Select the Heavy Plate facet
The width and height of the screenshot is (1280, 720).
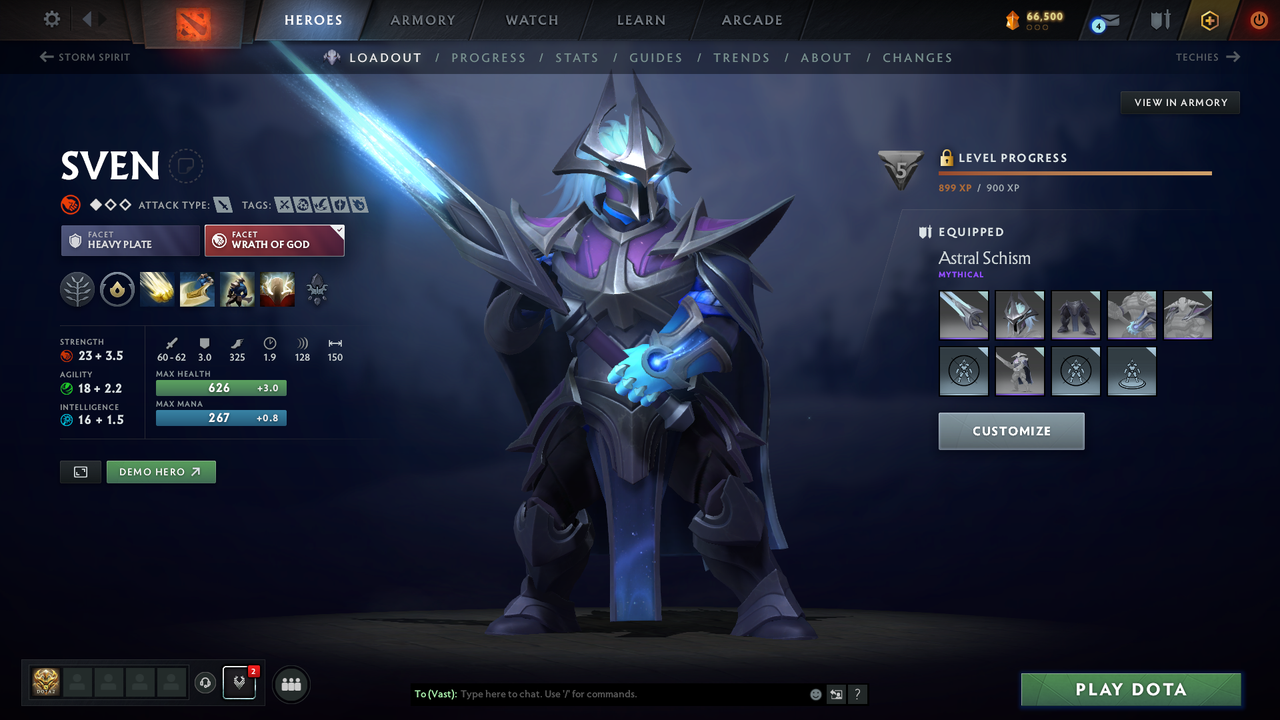pyautogui.click(x=130, y=240)
